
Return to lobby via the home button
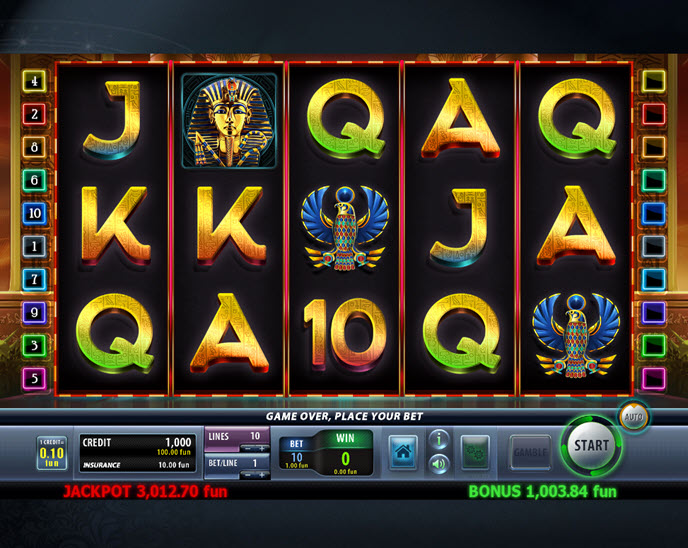(403, 453)
